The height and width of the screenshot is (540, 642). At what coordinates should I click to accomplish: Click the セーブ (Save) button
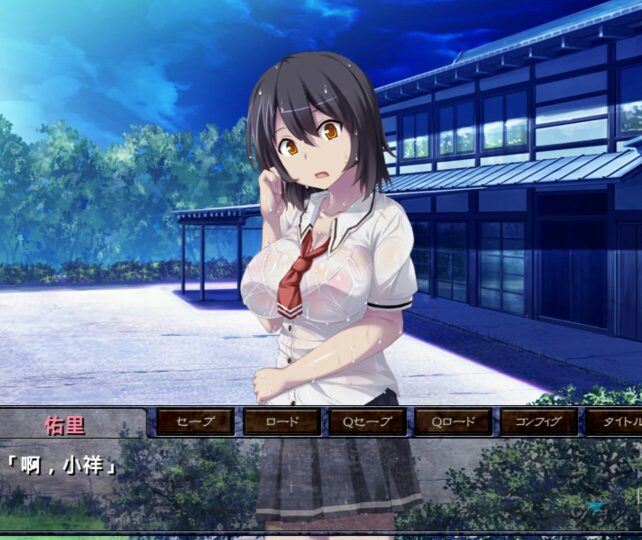click(x=195, y=421)
